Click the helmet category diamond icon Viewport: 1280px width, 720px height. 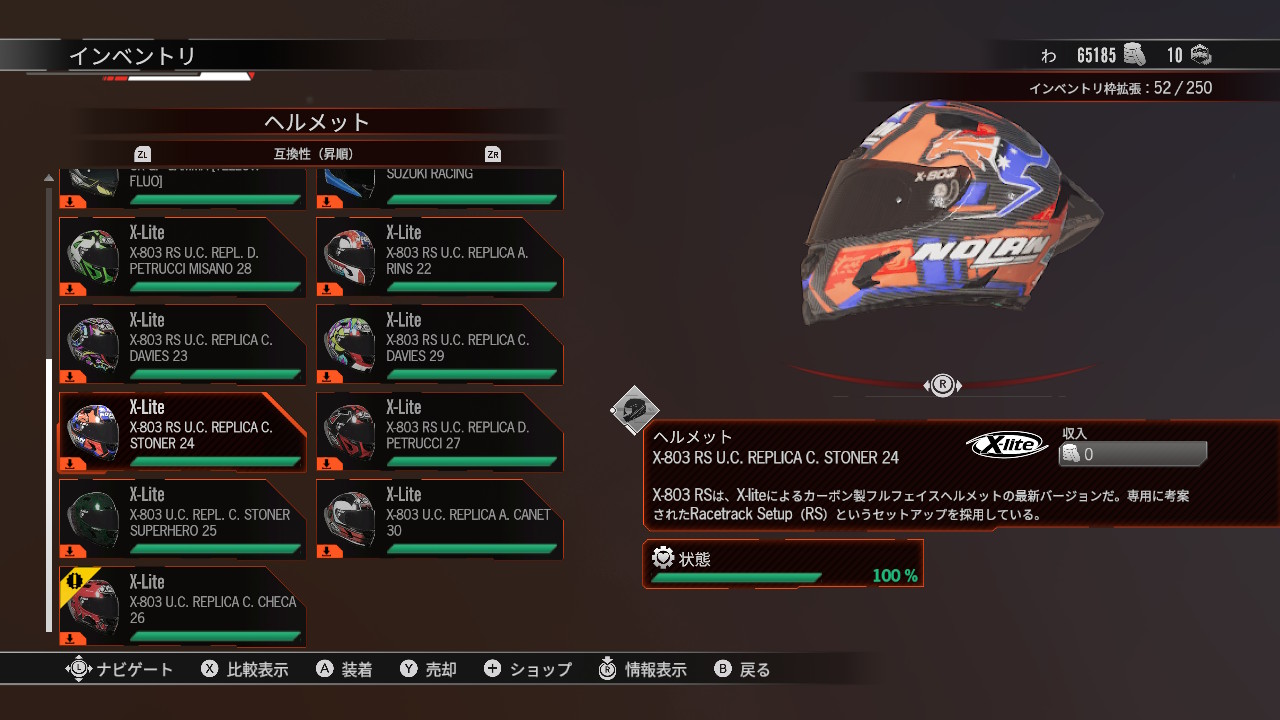[635, 410]
